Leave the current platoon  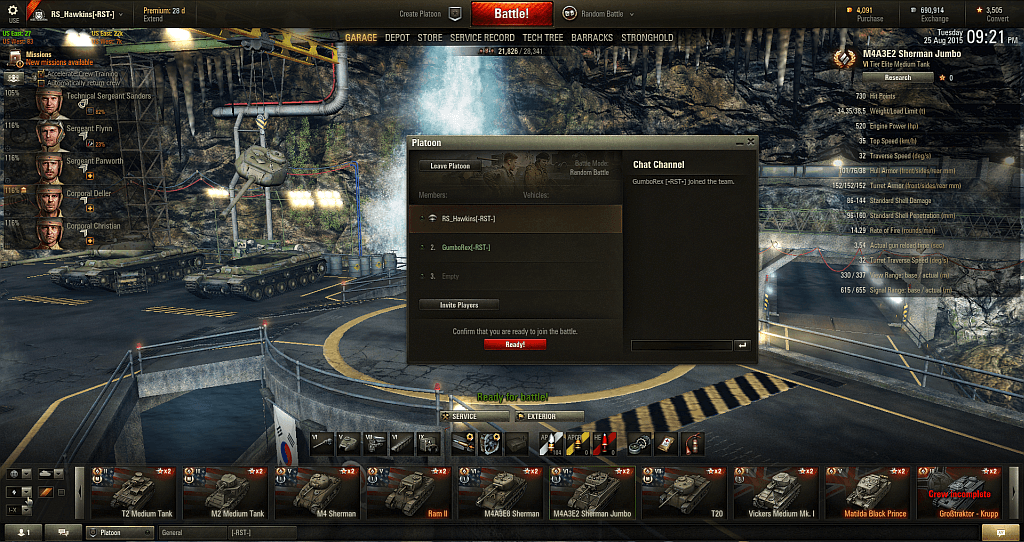pos(450,166)
